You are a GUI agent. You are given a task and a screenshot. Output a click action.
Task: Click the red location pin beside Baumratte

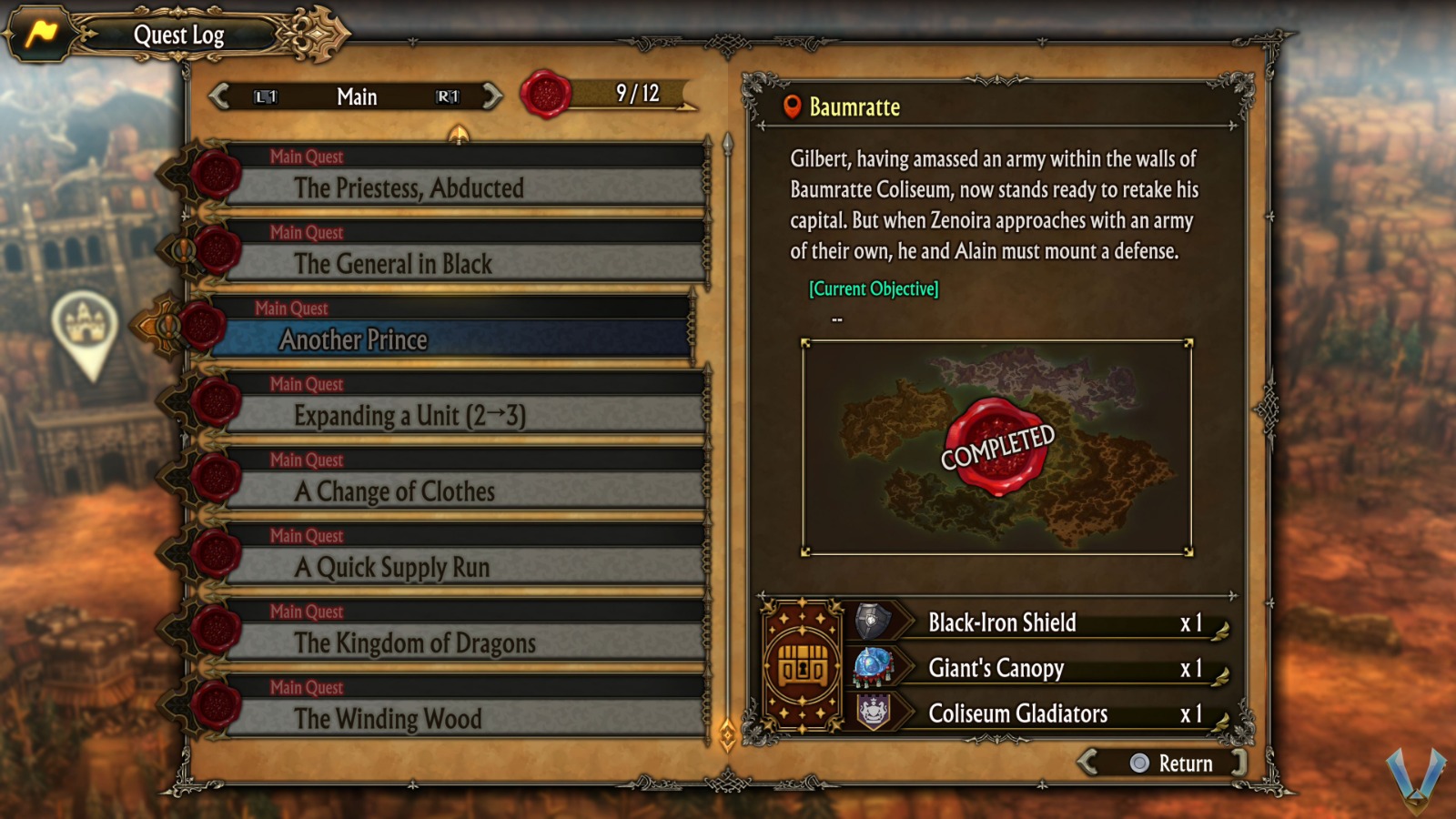point(791,106)
